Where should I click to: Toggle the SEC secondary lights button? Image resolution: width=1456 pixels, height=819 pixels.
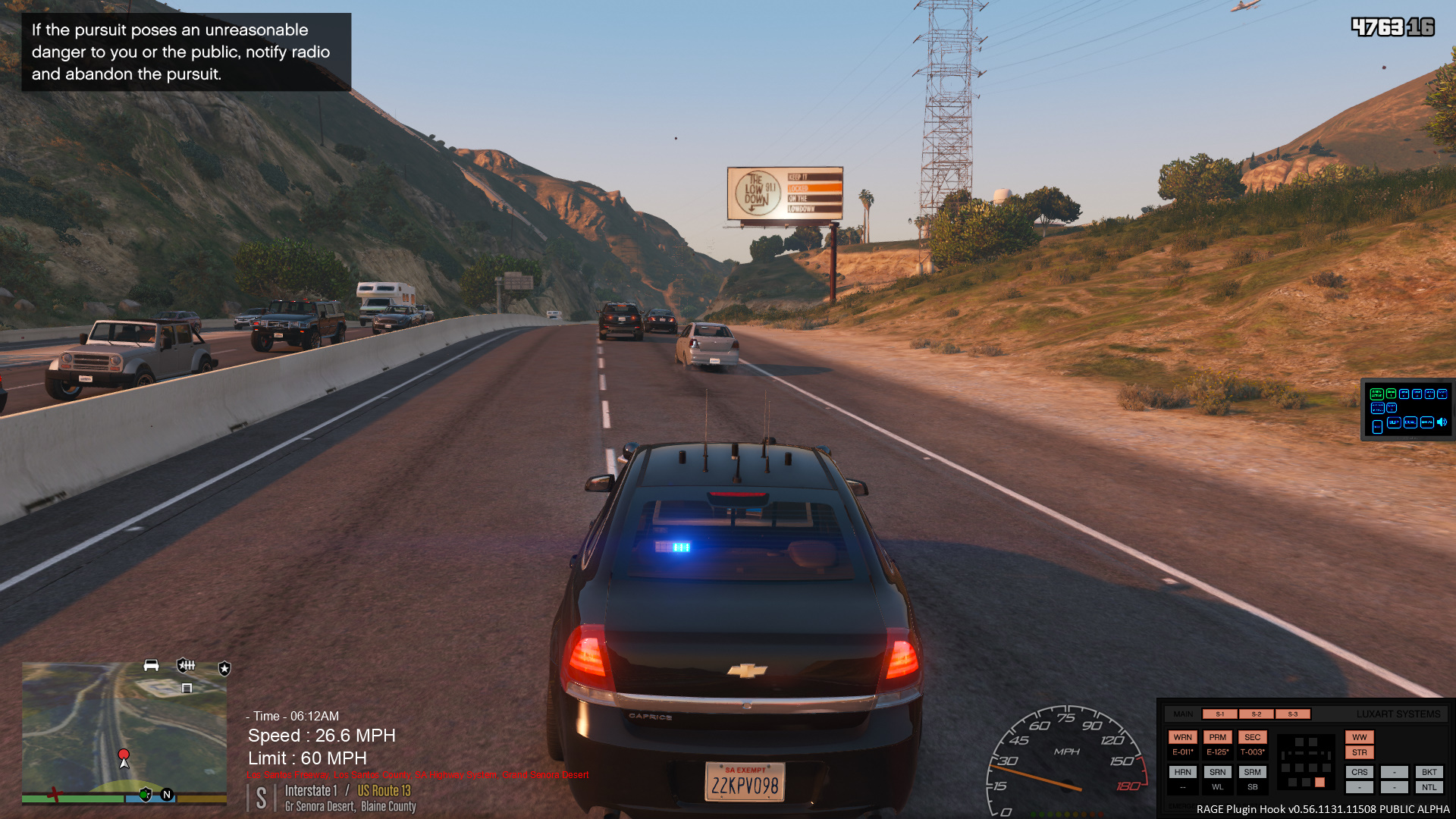[x=1252, y=737]
